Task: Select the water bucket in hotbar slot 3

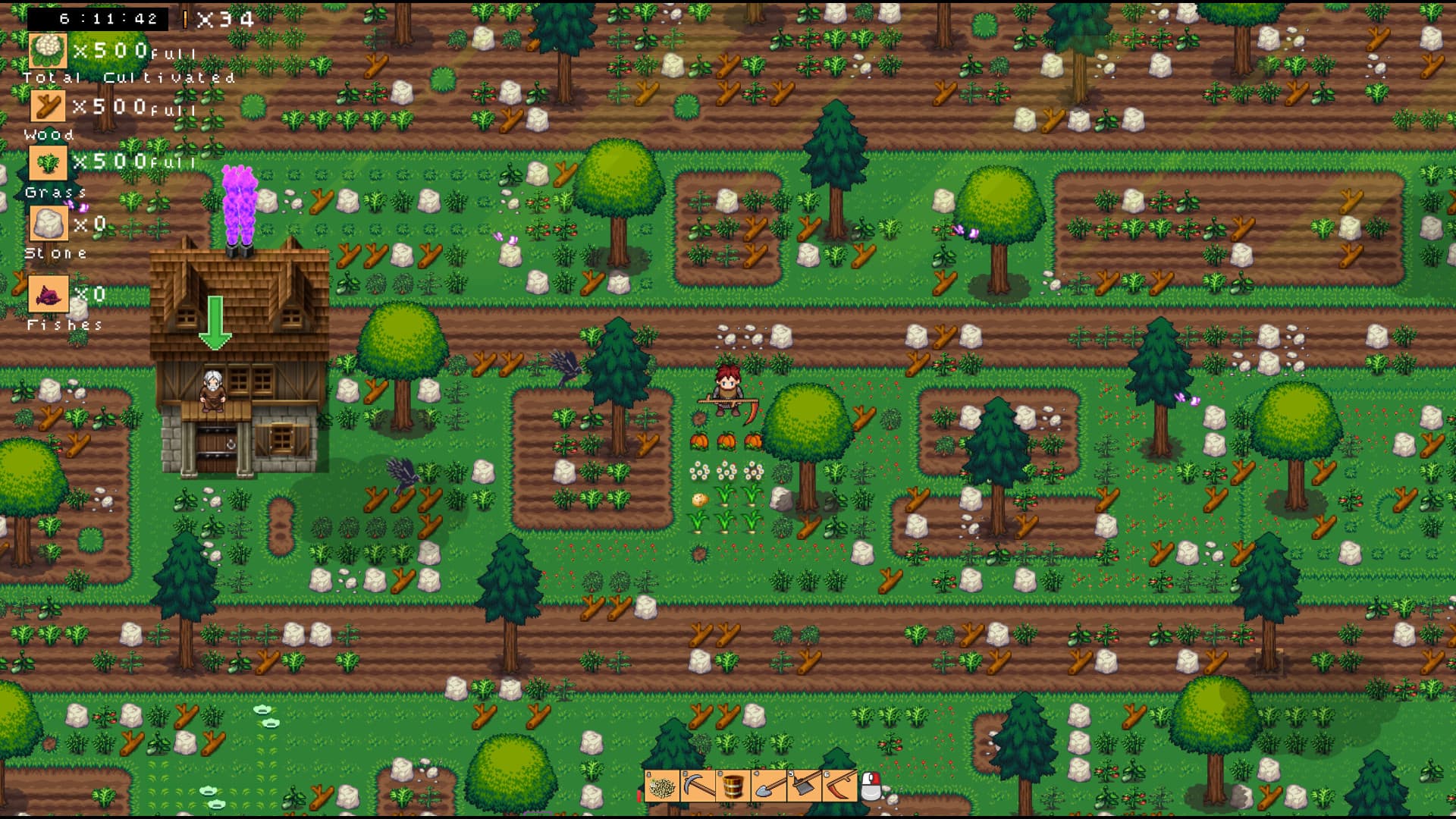Action: 733,786
